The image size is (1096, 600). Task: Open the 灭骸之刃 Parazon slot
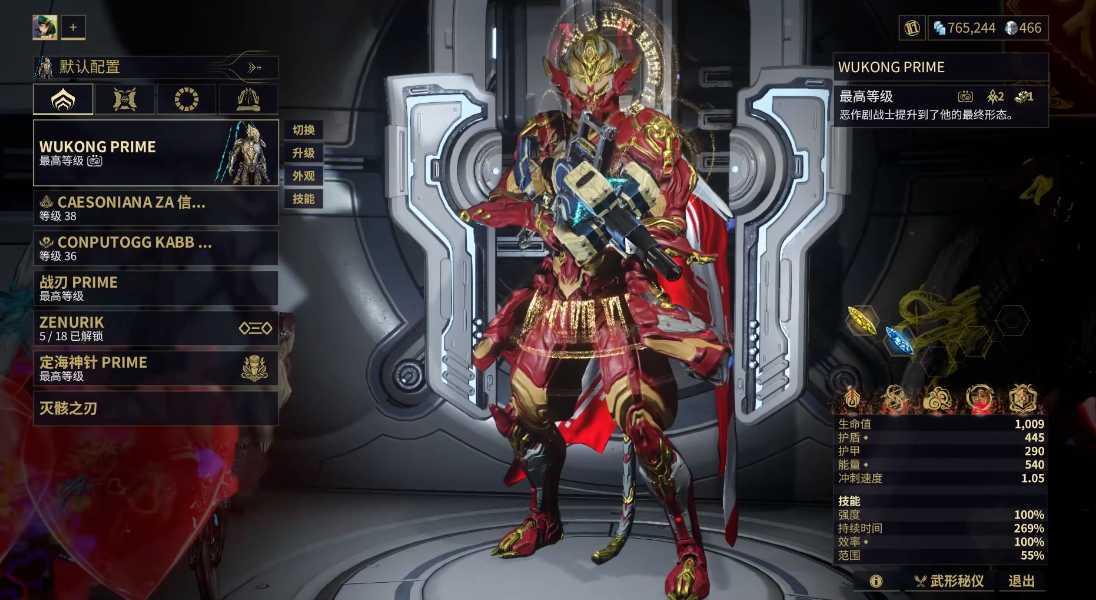pyautogui.click(x=155, y=408)
